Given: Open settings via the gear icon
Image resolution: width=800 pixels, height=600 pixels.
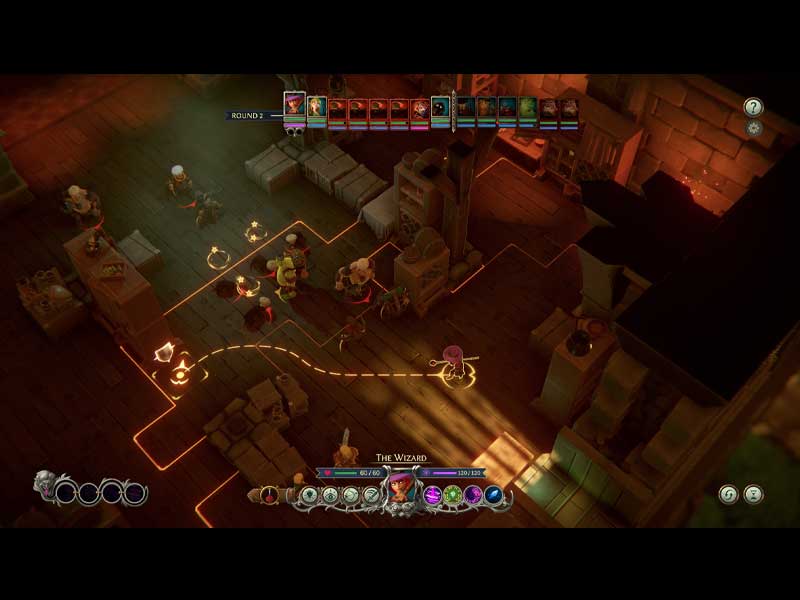Looking at the screenshot, I should click(x=753, y=128).
